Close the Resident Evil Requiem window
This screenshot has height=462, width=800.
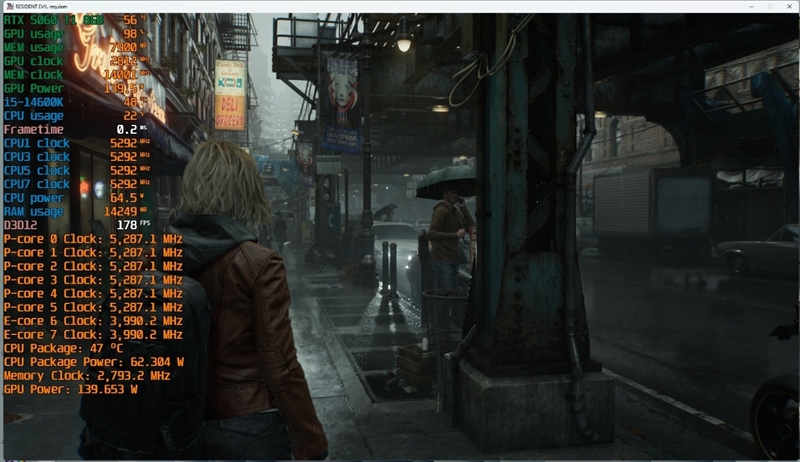pyautogui.click(x=788, y=6)
